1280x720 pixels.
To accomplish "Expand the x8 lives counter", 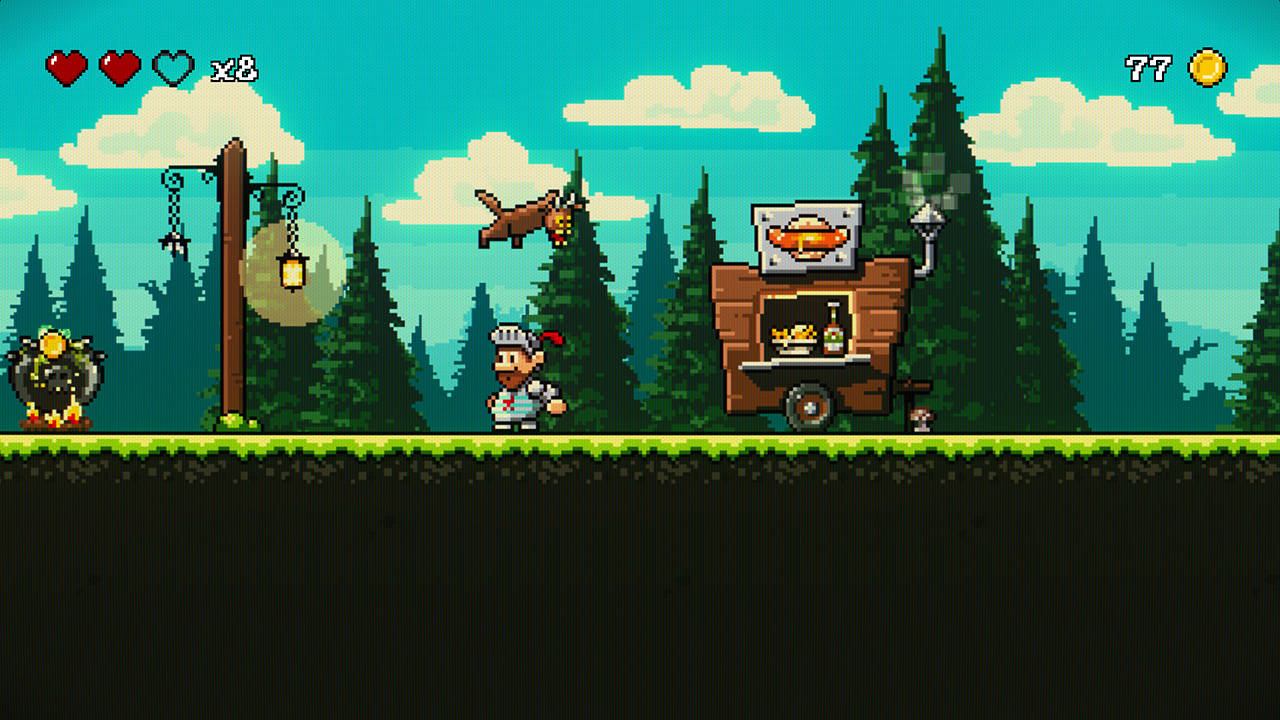I will click(232, 69).
